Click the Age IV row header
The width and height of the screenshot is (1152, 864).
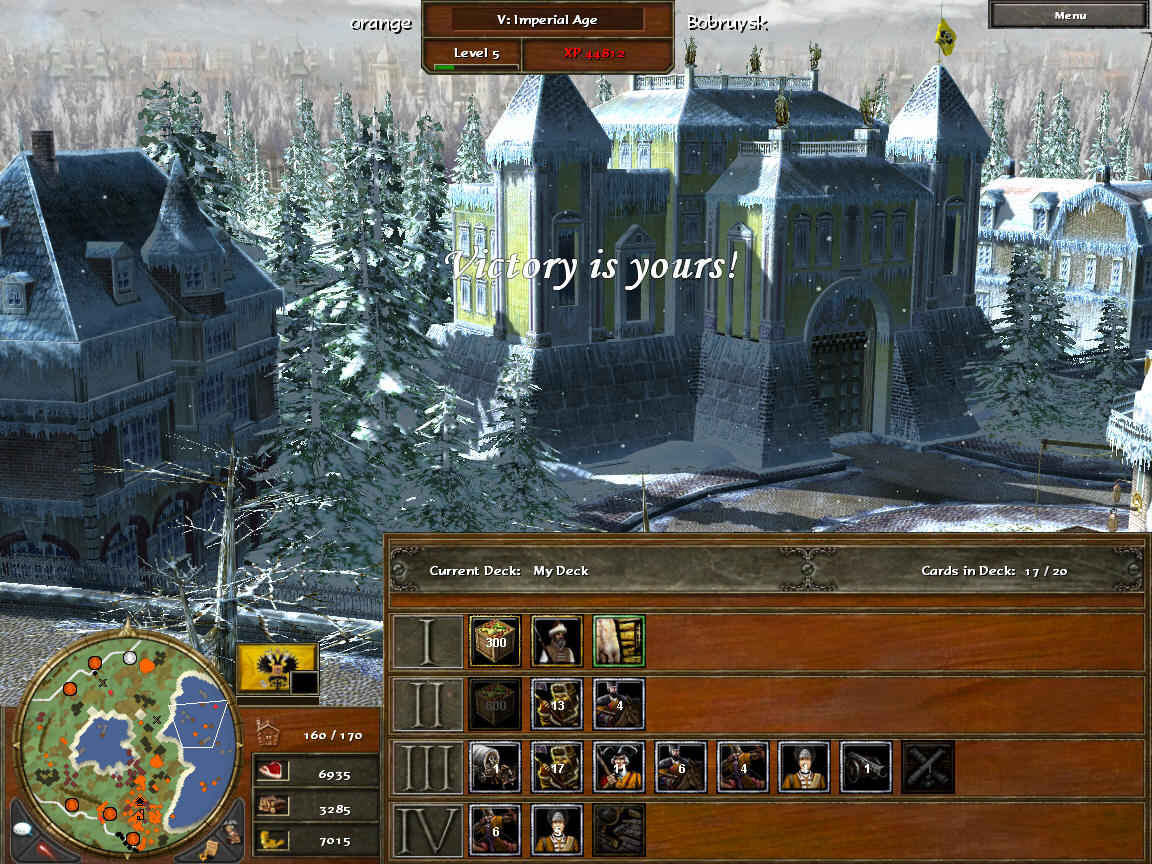click(x=428, y=830)
